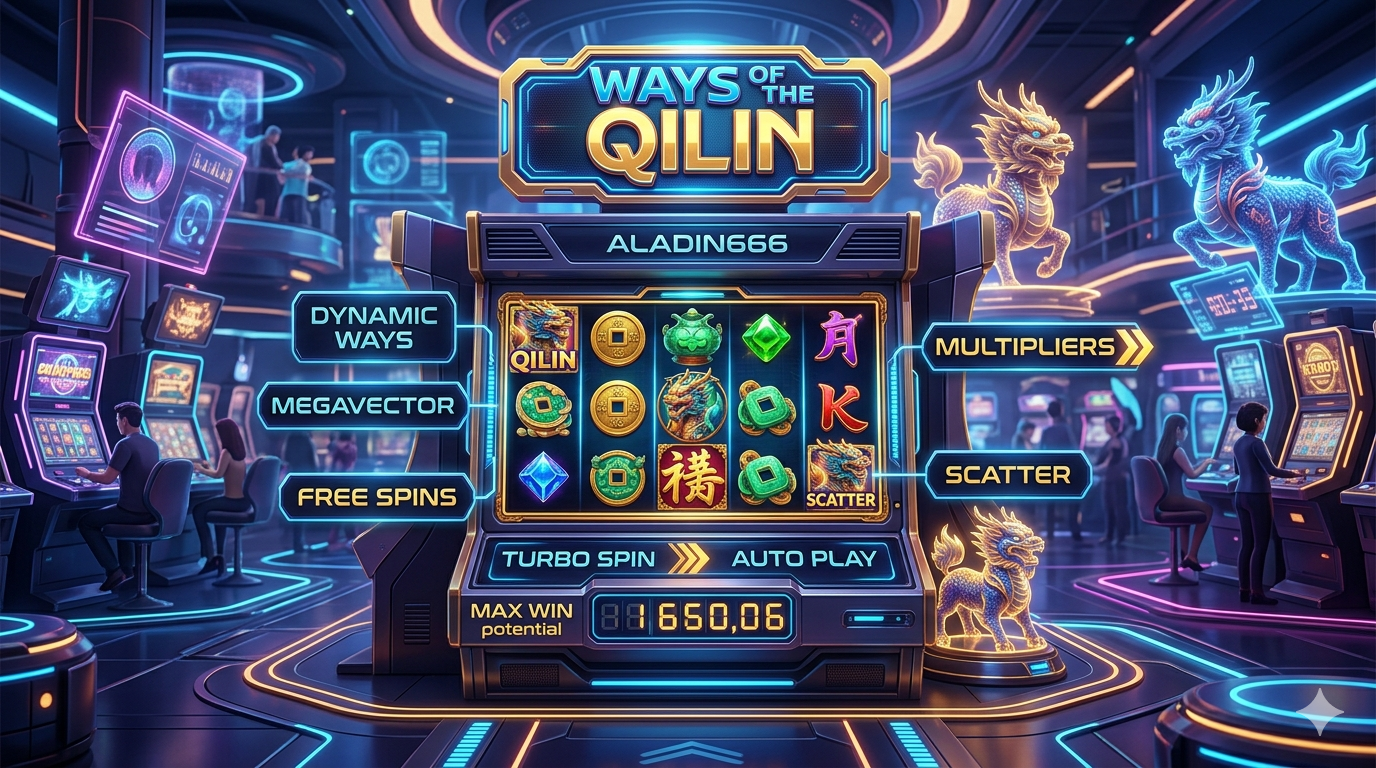Screen dimensions: 1376x768
Task: Select the red tile with gold Chinese character
Action: click(692, 476)
